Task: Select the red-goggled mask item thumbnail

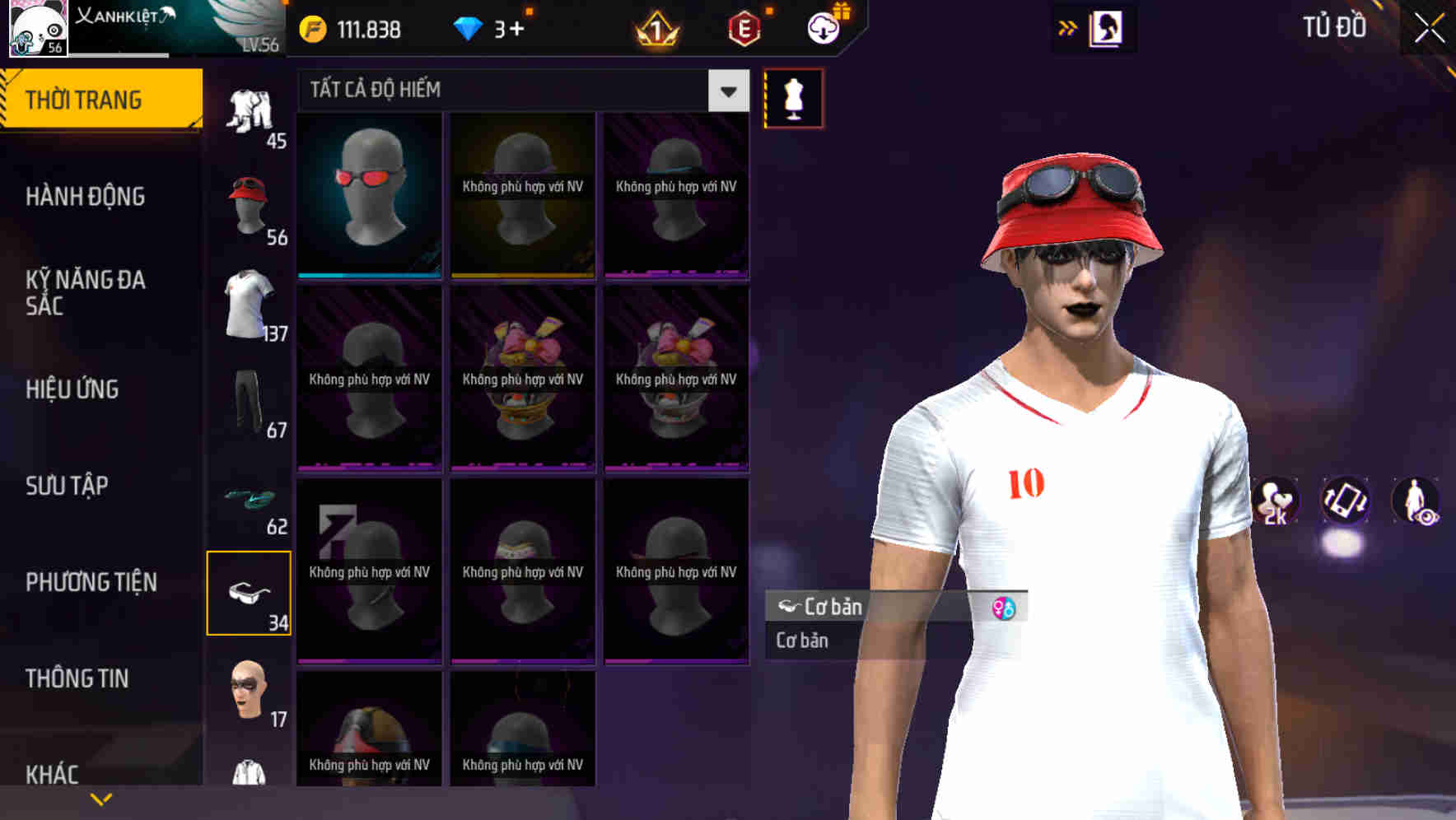Action: tap(368, 195)
